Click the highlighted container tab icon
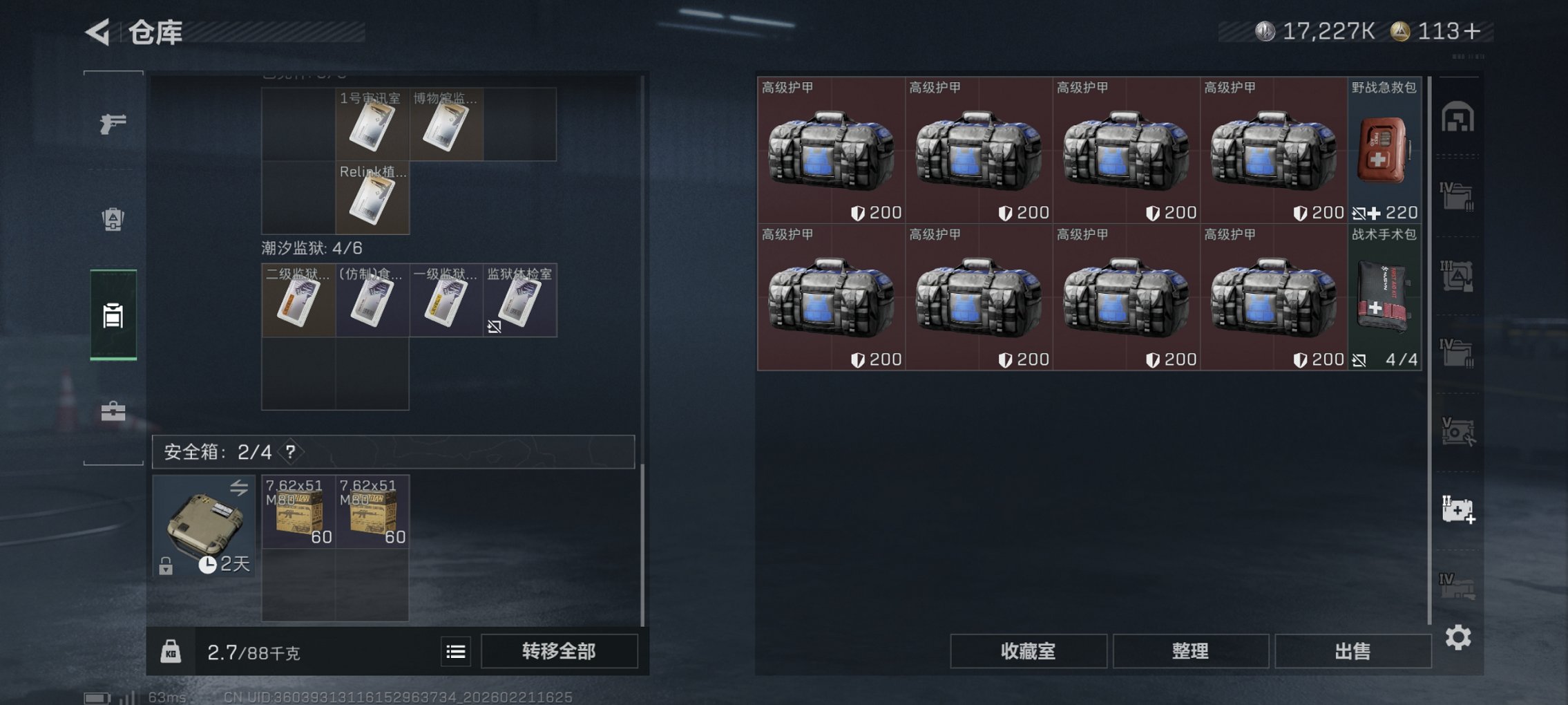This screenshot has width=1568, height=705. click(113, 313)
